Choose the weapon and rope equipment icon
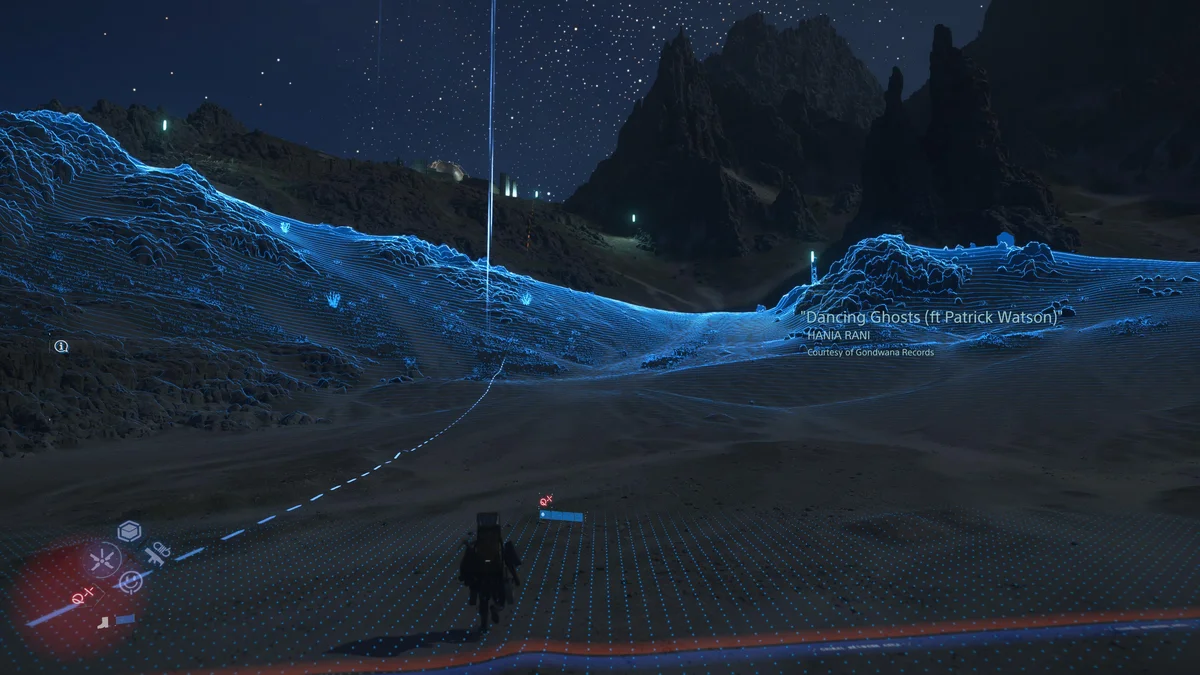Image resolution: width=1200 pixels, height=675 pixels. point(158,552)
